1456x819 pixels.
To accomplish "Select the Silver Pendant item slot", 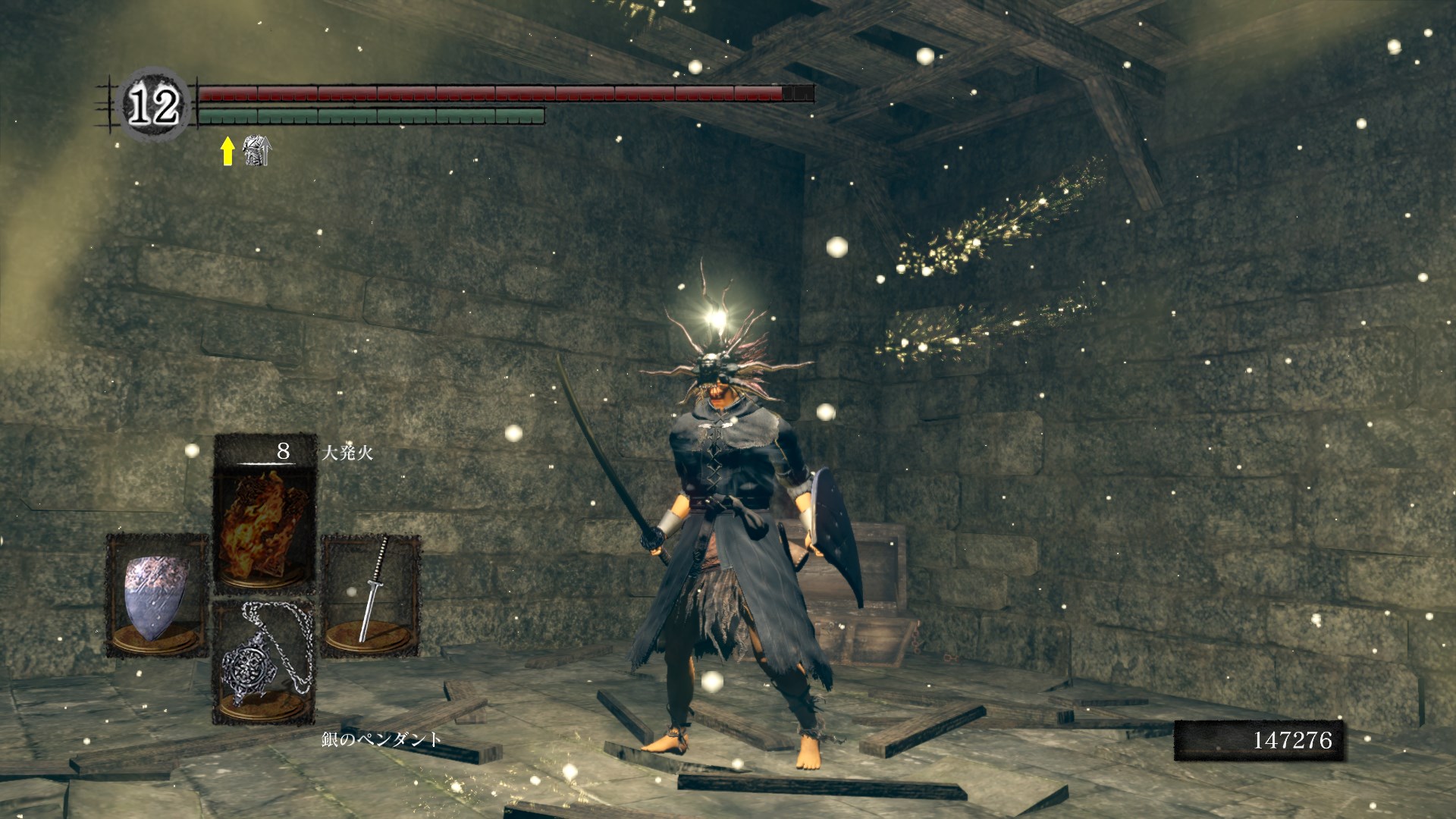I will pos(264,663).
